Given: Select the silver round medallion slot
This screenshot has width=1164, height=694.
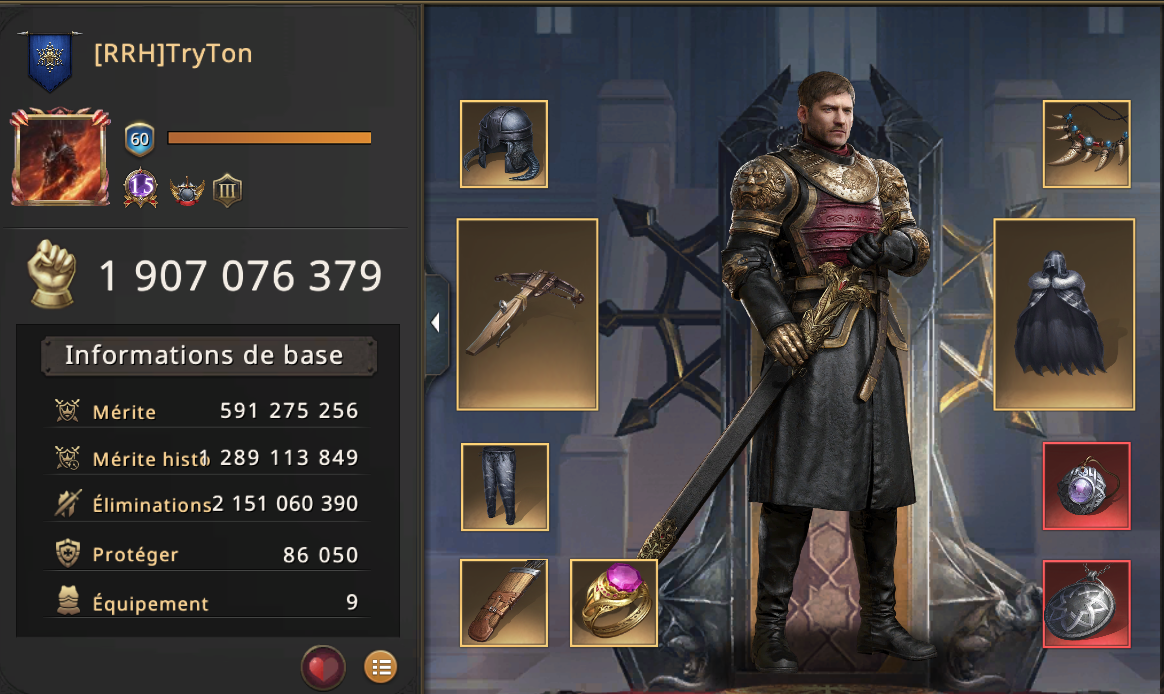Looking at the screenshot, I should pyautogui.click(x=1087, y=603).
